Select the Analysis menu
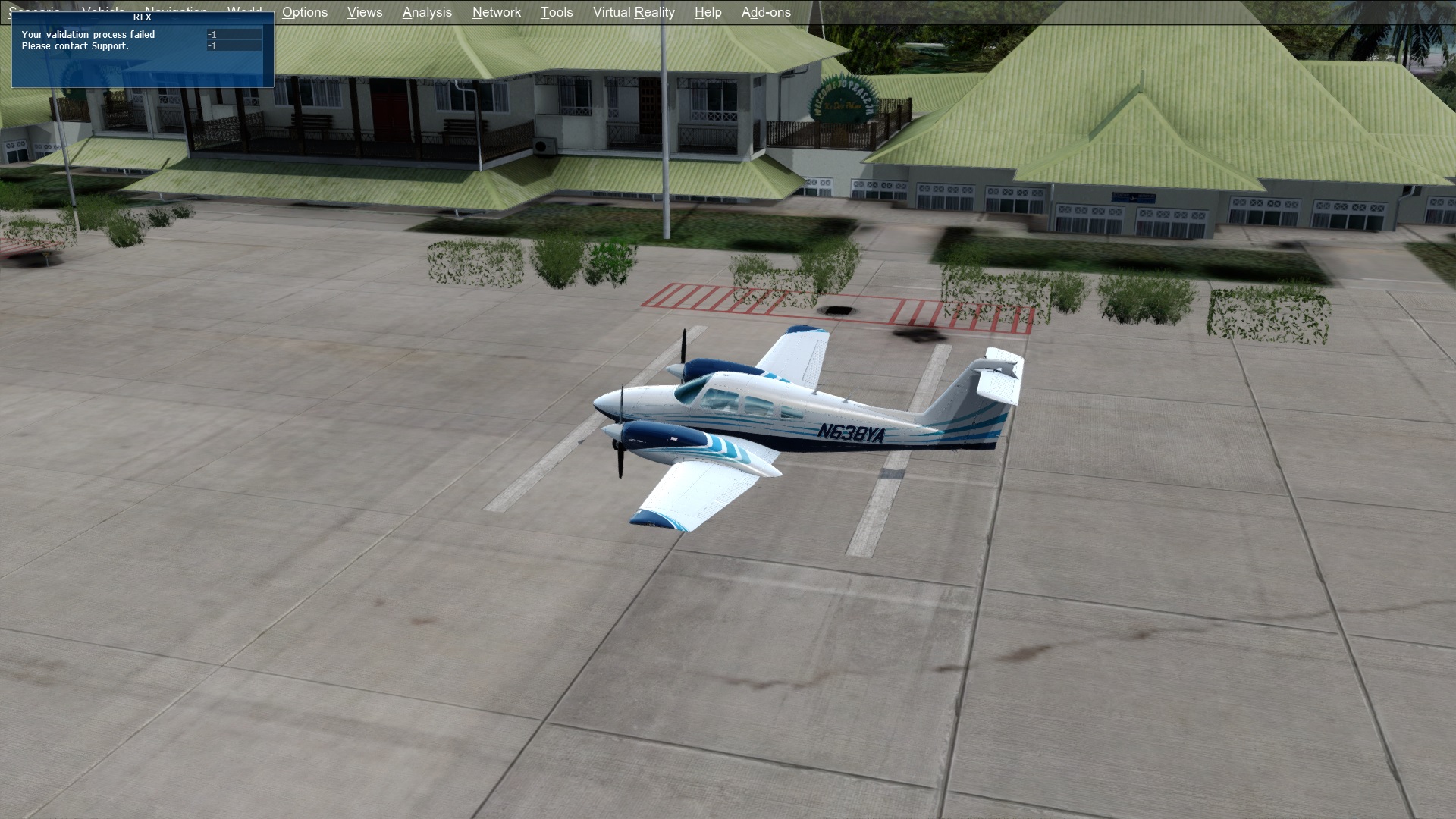Screen dimensions: 1456x819 (427, 12)
